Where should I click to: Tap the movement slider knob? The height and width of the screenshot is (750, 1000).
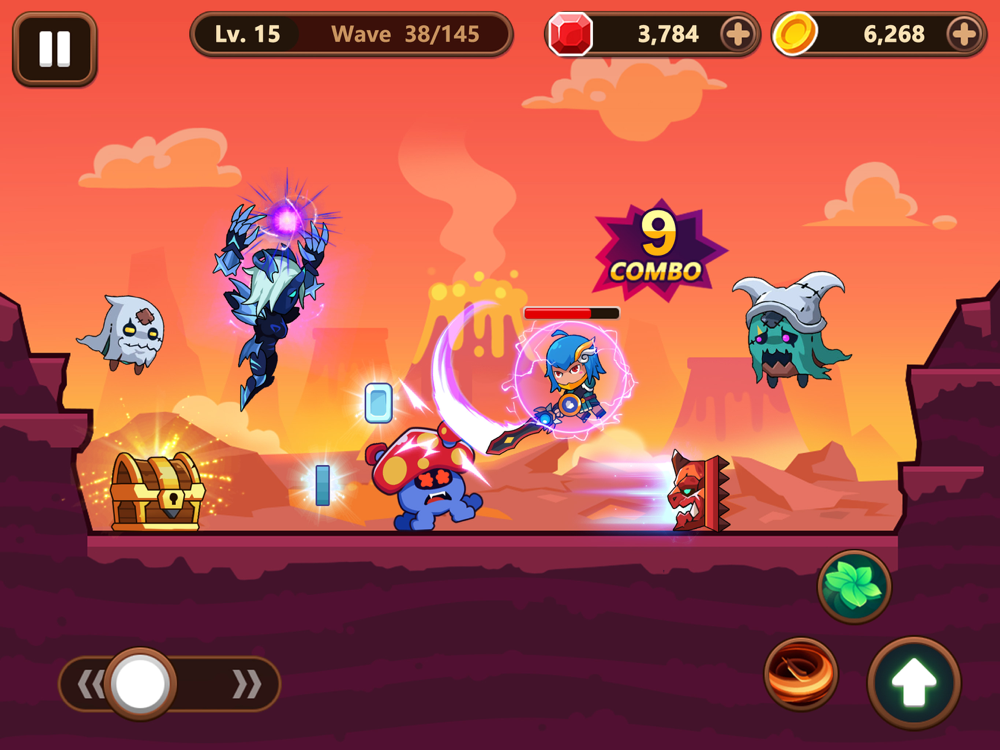141,684
